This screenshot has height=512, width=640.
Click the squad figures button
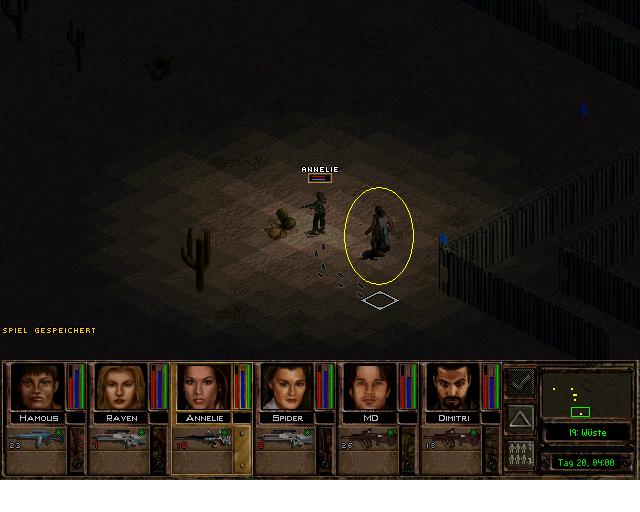point(520,454)
